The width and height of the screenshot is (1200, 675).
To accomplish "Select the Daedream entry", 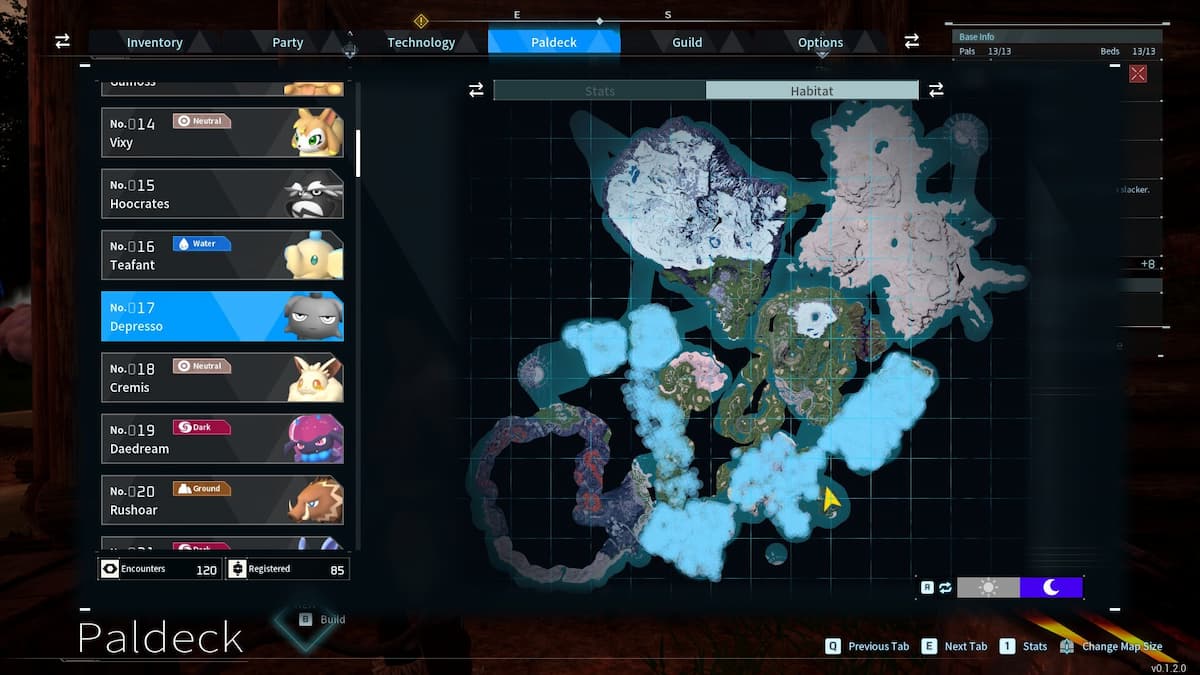I will coord(222,439).
